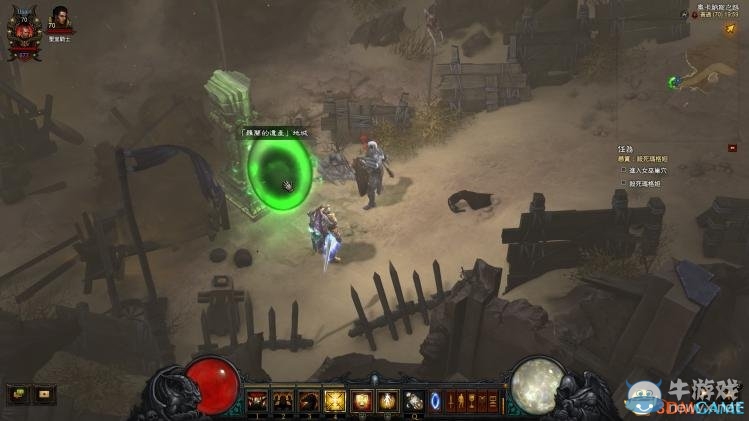The image size is (749, 421).
Task: Click the first menu icon right of the portal
Action: click(451, 401)
